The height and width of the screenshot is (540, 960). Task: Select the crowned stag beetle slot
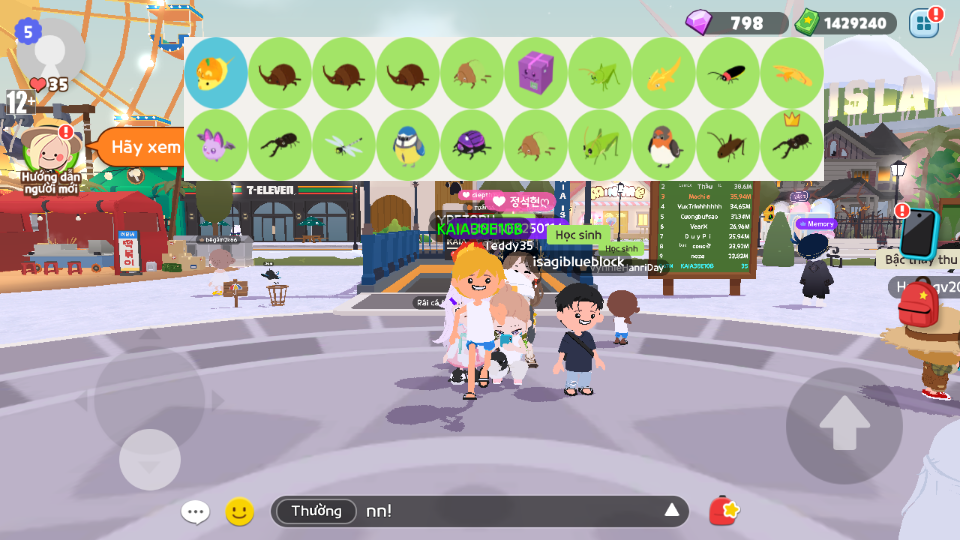792,144
